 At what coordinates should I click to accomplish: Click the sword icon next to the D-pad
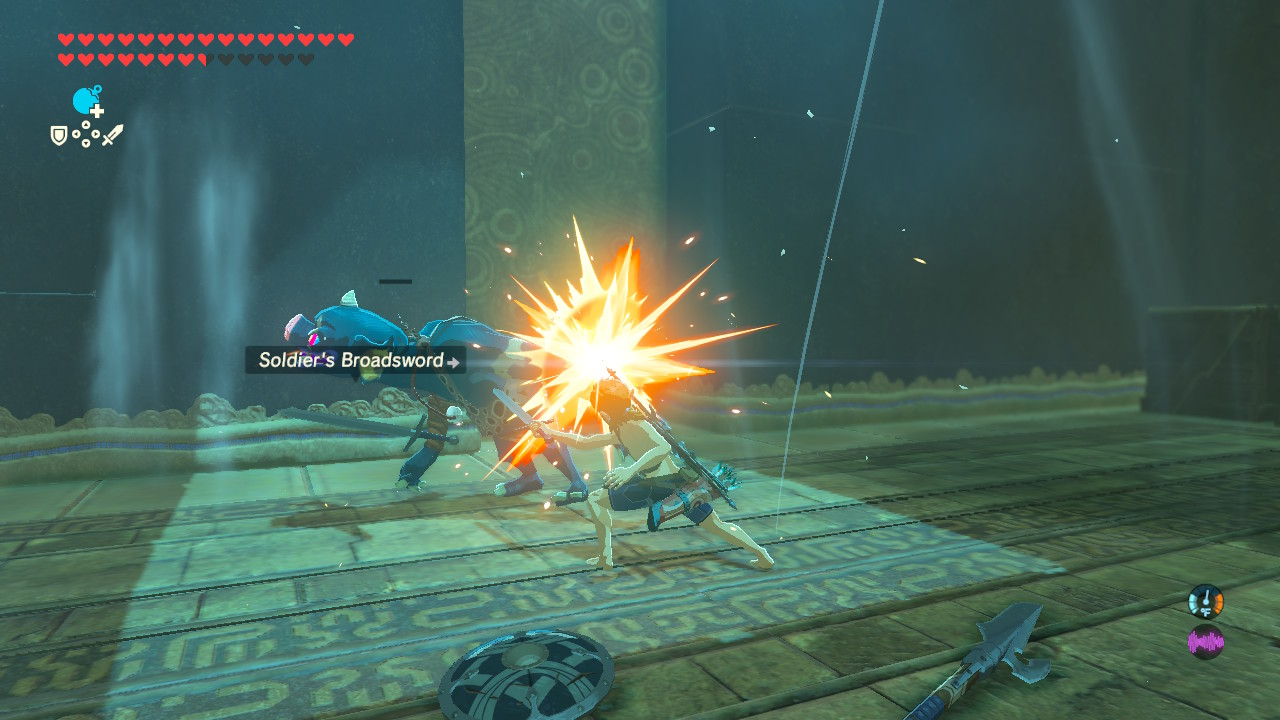tap(110, 135)
